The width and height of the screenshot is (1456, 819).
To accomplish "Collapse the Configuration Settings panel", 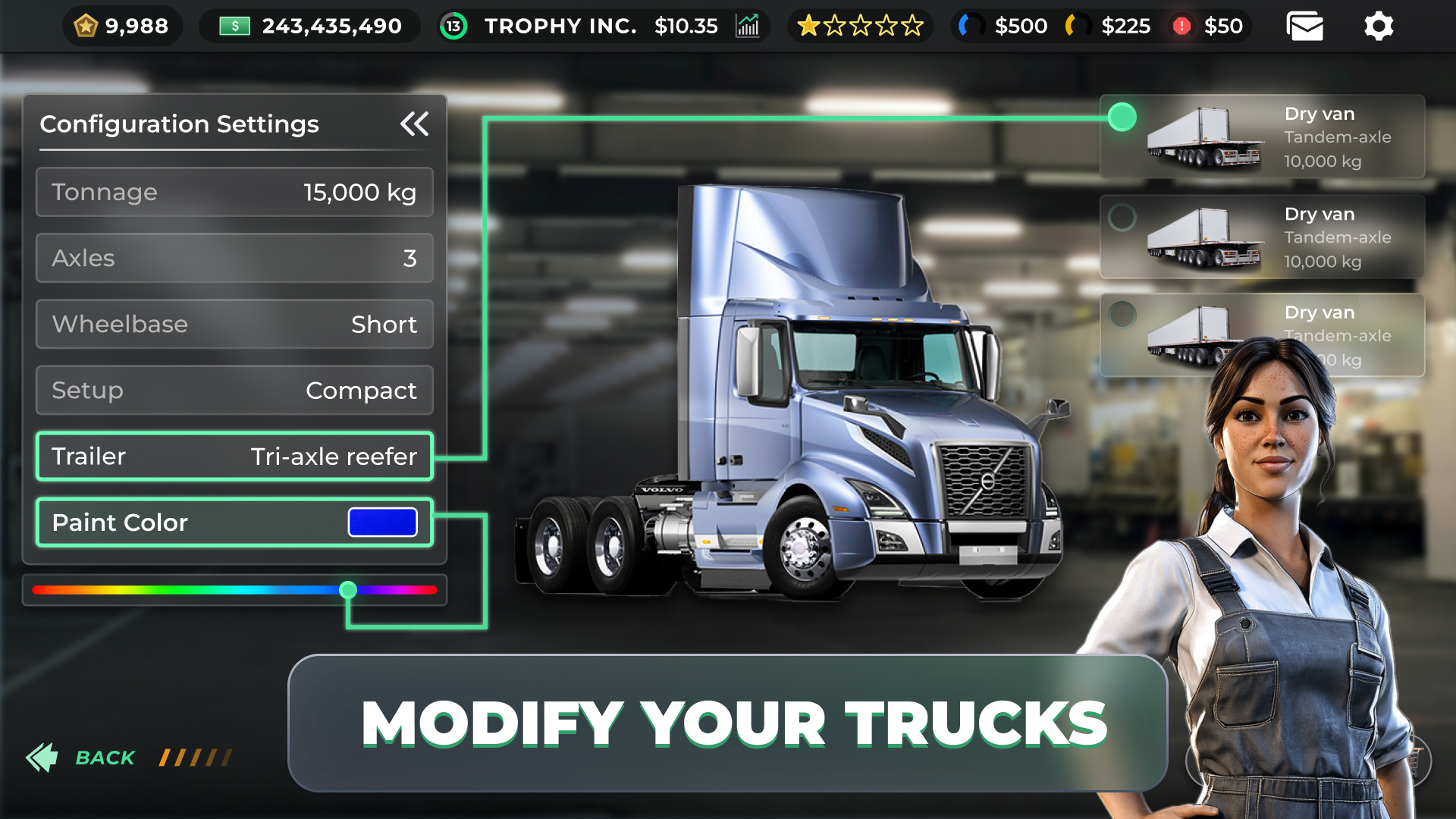I will point(415,124).
